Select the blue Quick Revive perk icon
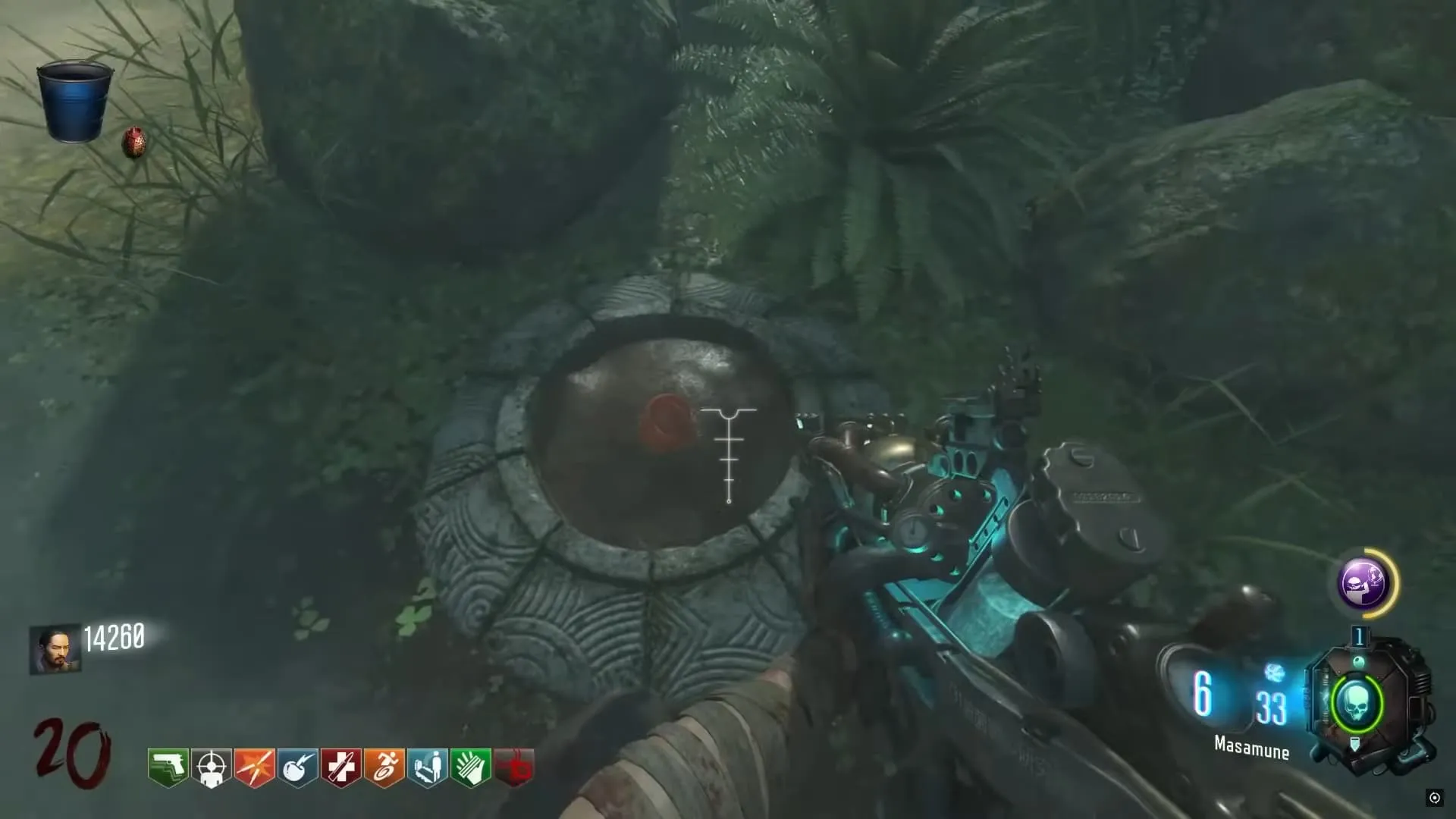The height and width of the screenshot is (819, 1456). [428, 768]
